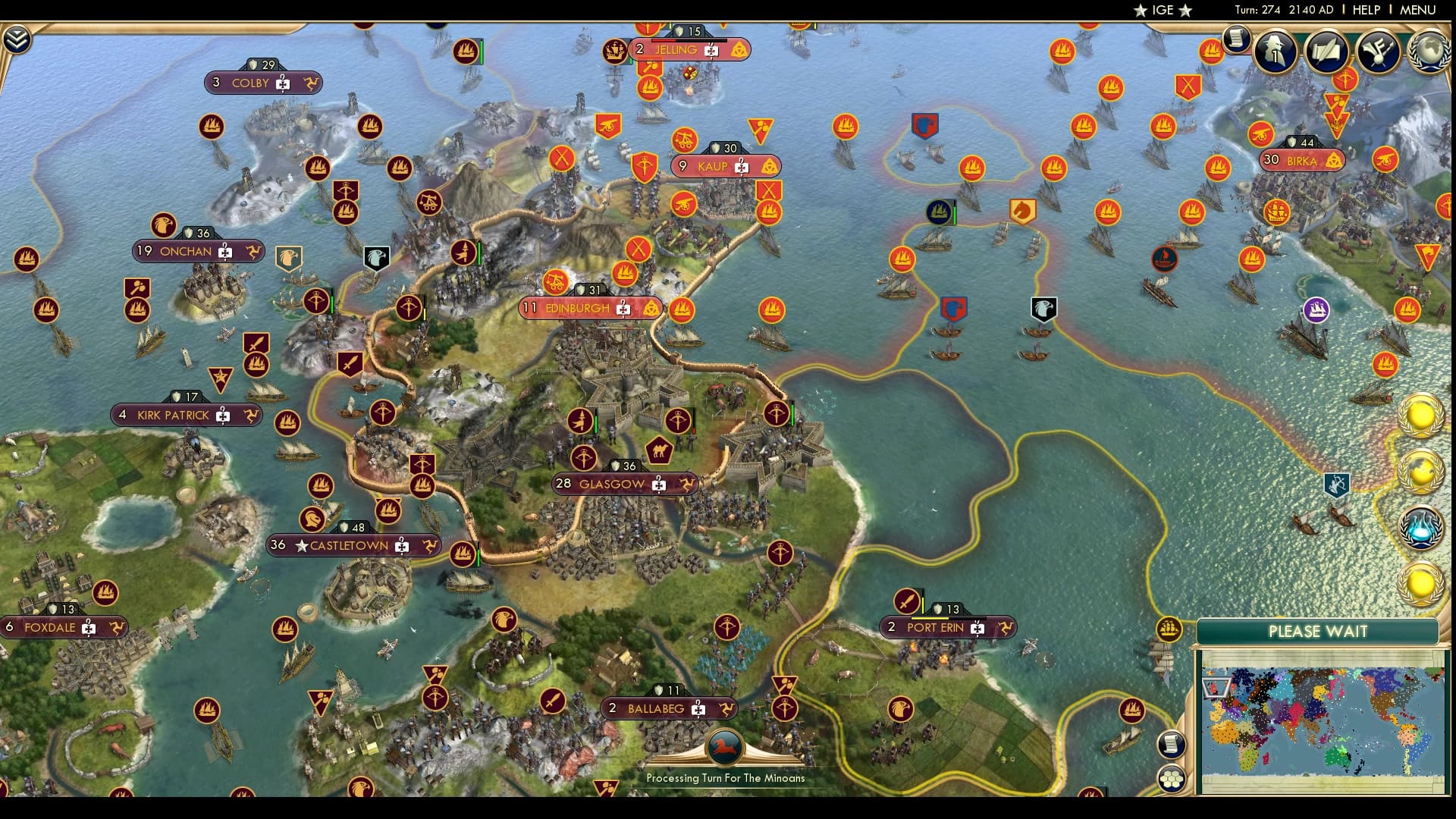Open the Culture overview icon
Viewport: 1456px width, 819px height.
click(x=1380, y=52)
